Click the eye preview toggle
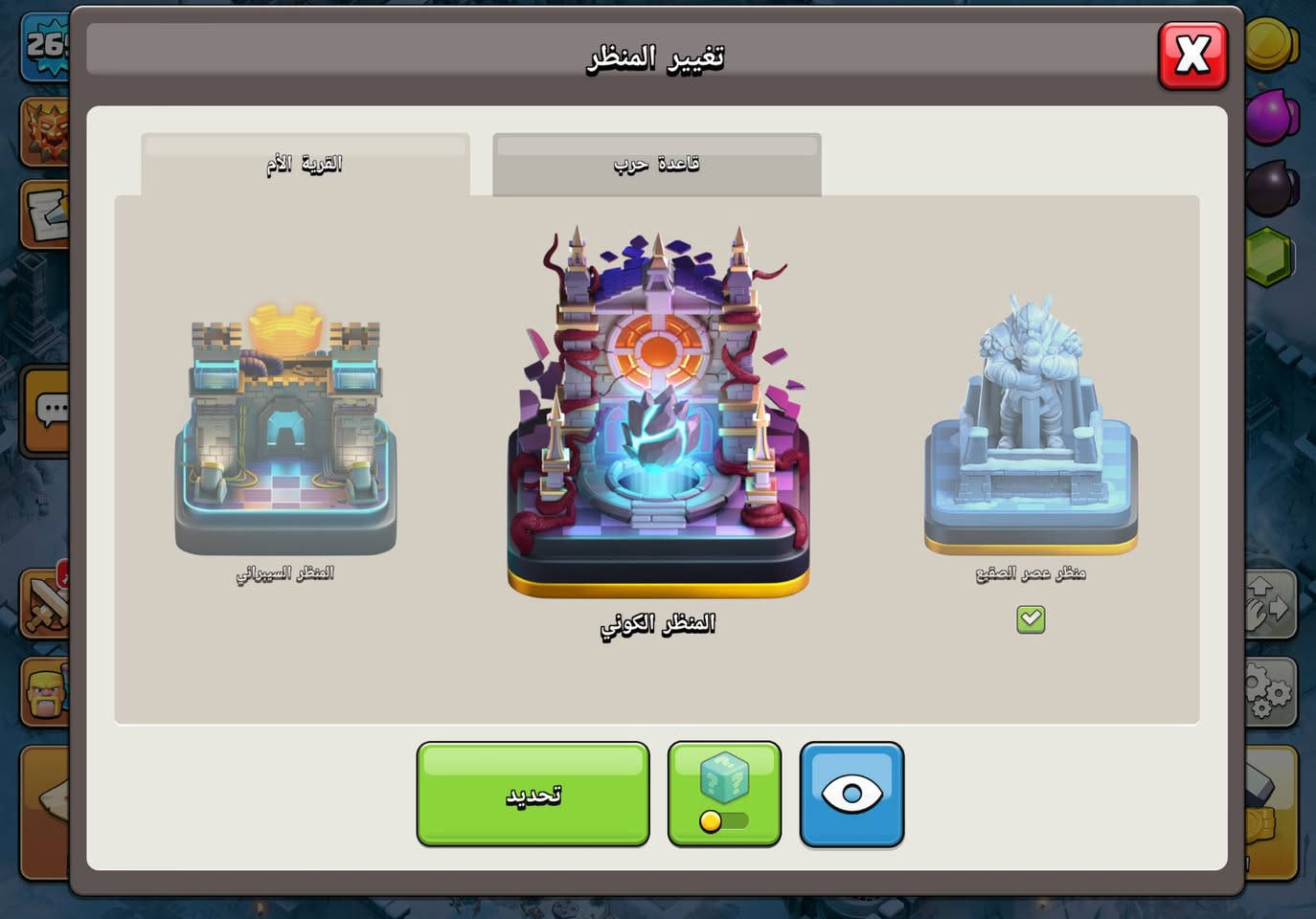Viewport: 1316px width, 919px height. tap(851, 795)
